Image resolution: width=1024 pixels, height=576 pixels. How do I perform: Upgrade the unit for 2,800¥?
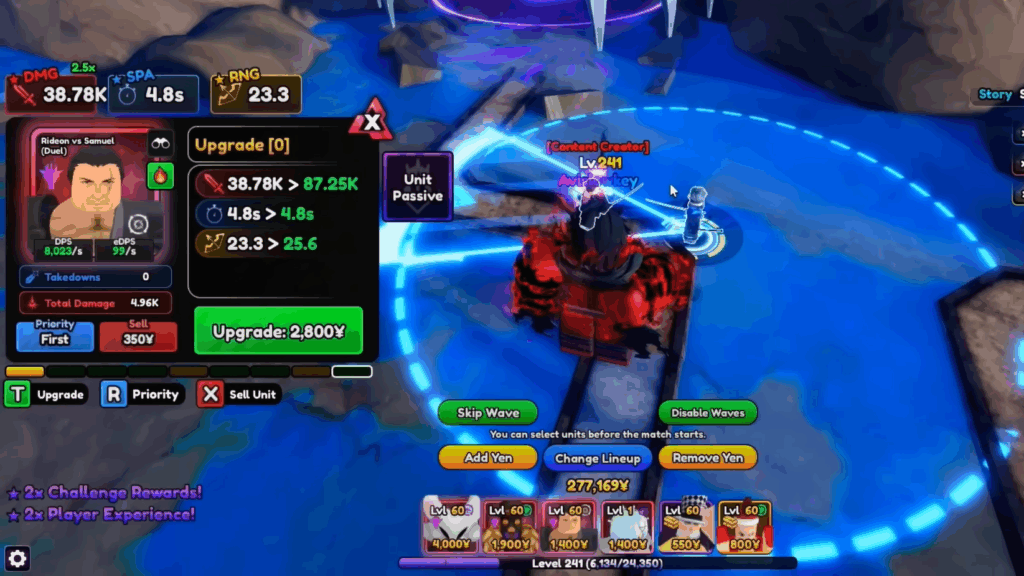coord(278,331)
